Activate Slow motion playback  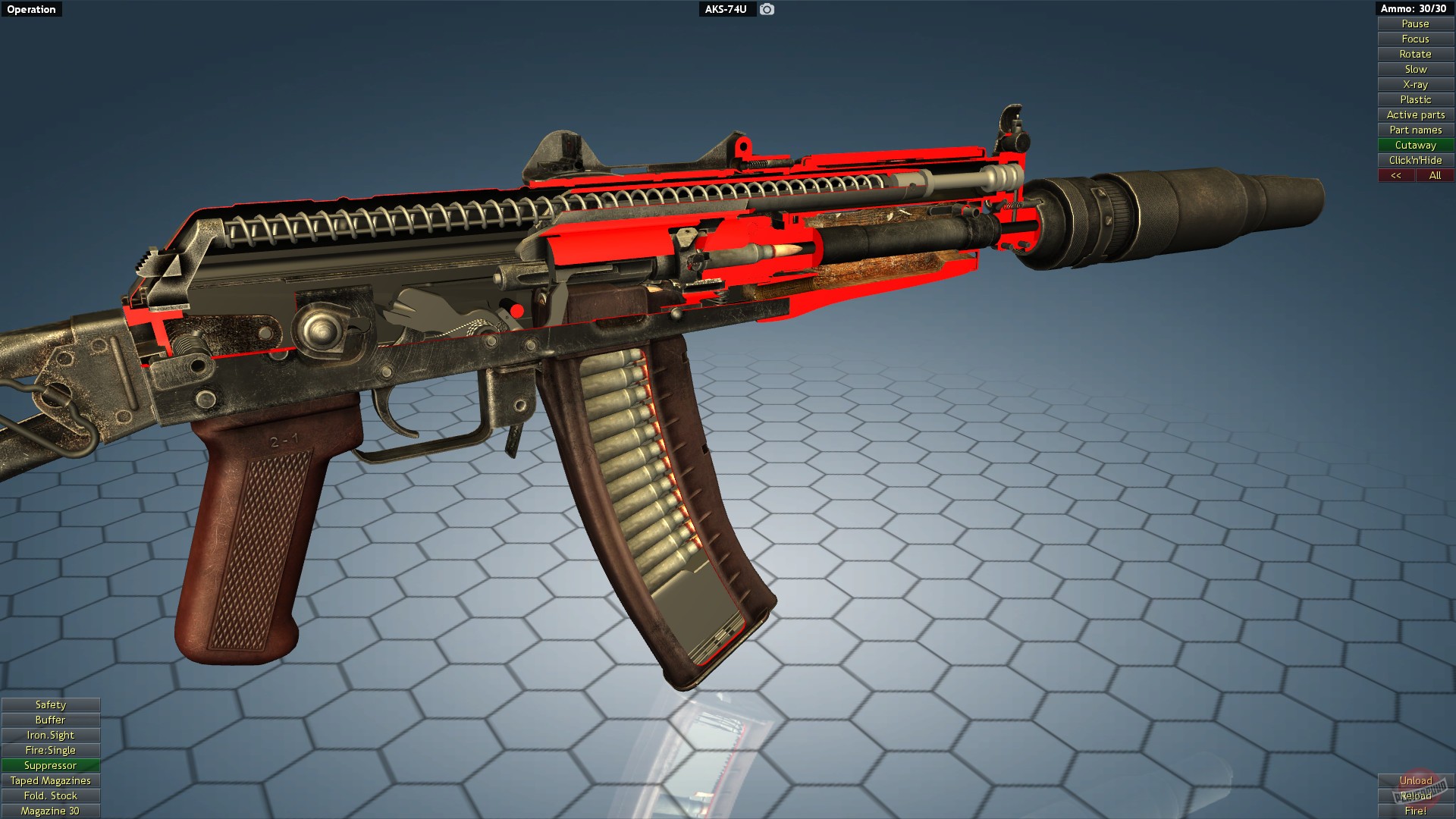pos(1414,69)
